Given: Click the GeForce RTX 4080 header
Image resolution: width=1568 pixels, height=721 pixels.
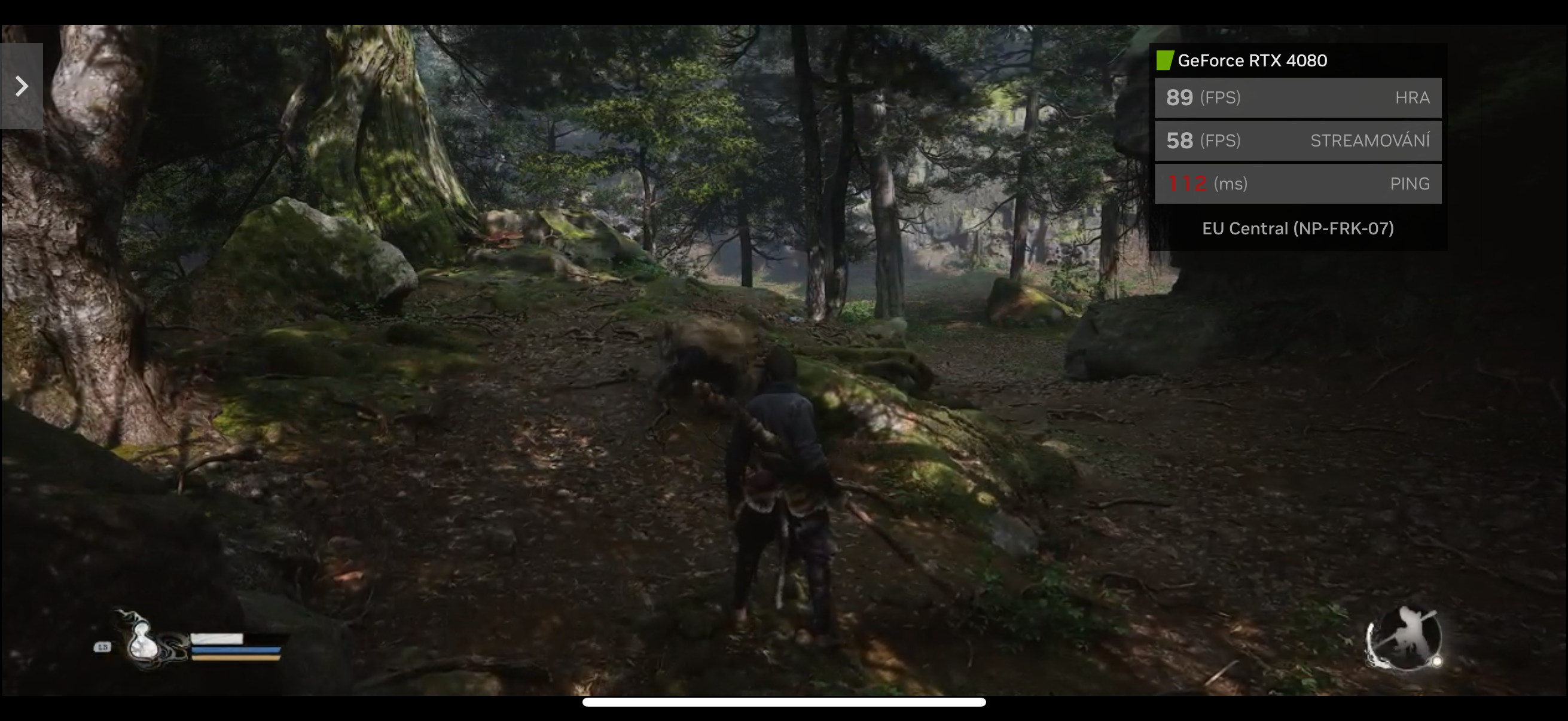Looking at the screenshot, I should [x=1251, y=60].
